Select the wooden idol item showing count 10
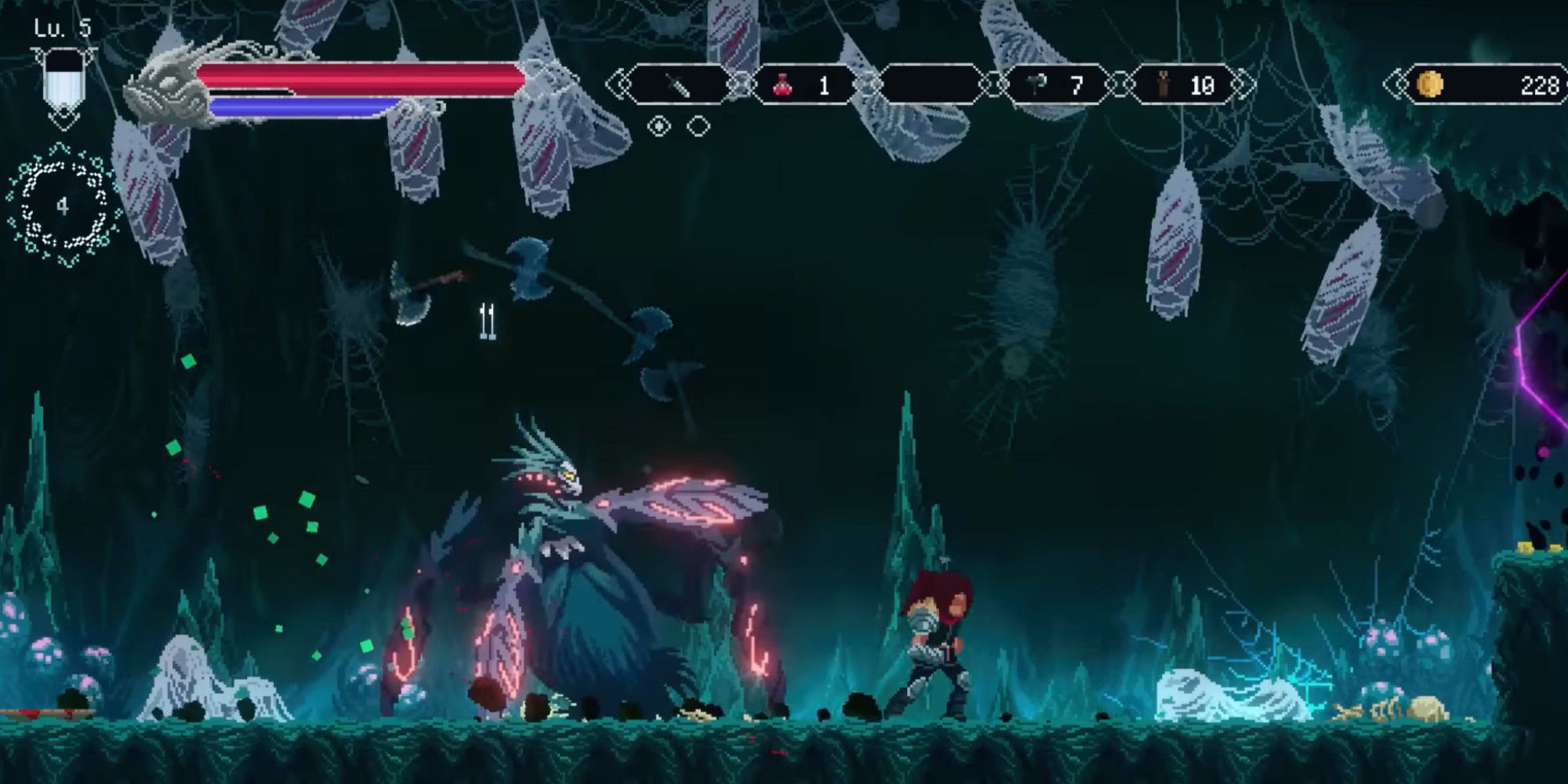The height and width of the screenshot is (784, 1568). (1163, 82)
